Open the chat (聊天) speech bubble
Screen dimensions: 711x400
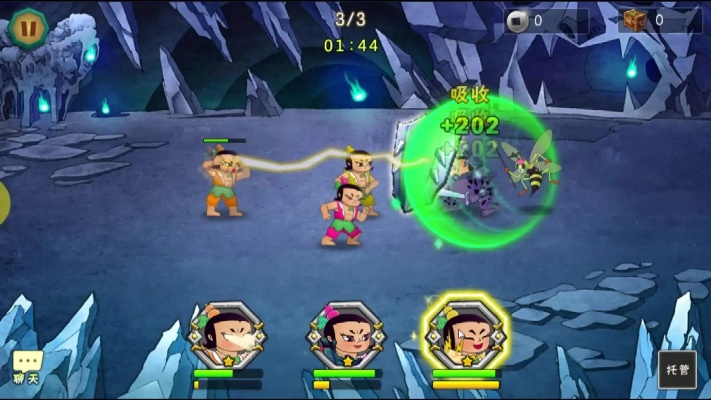[x=27, y=366]
